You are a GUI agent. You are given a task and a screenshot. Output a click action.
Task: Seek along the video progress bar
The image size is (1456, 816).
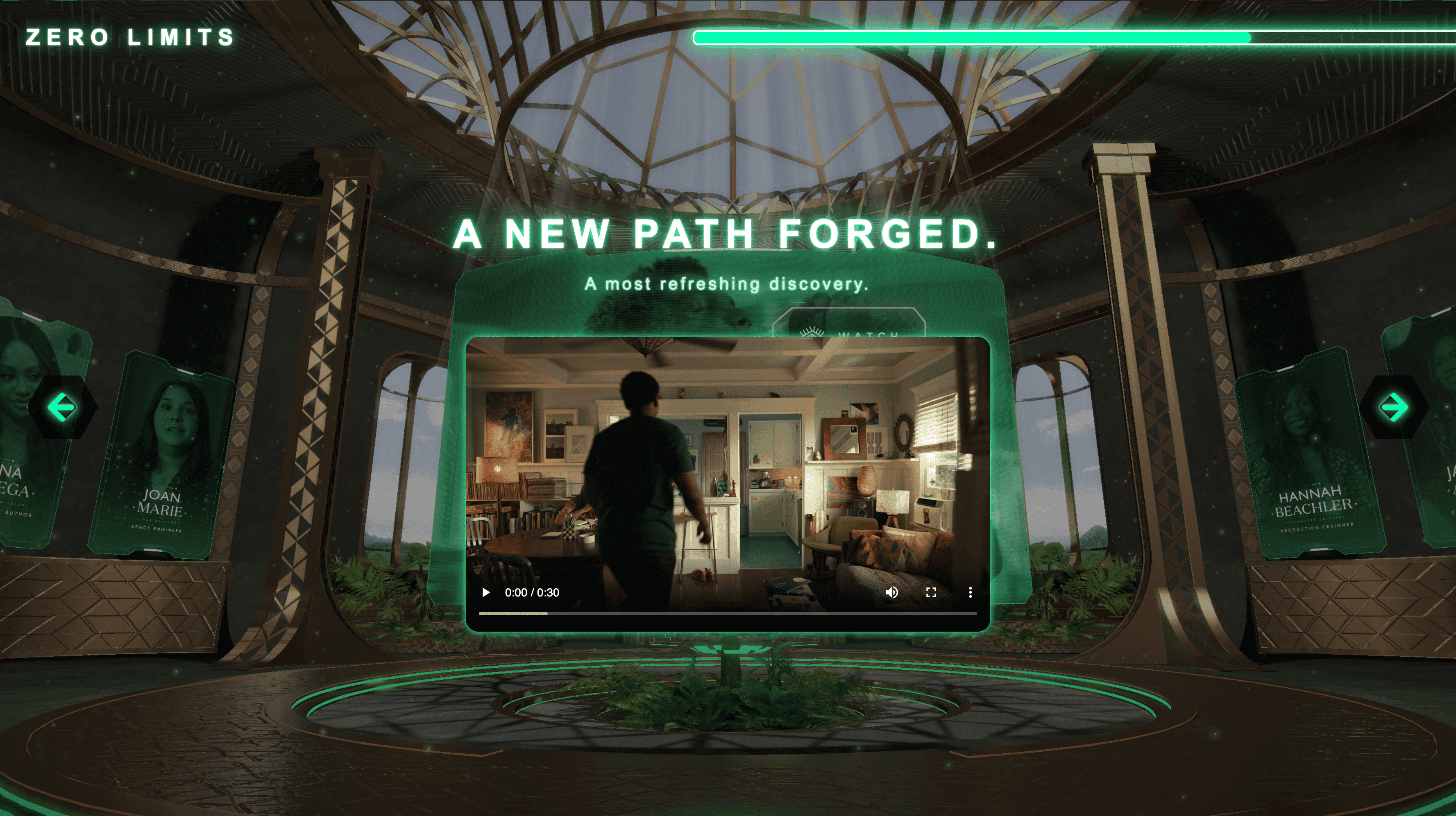(x=728, y=613)
